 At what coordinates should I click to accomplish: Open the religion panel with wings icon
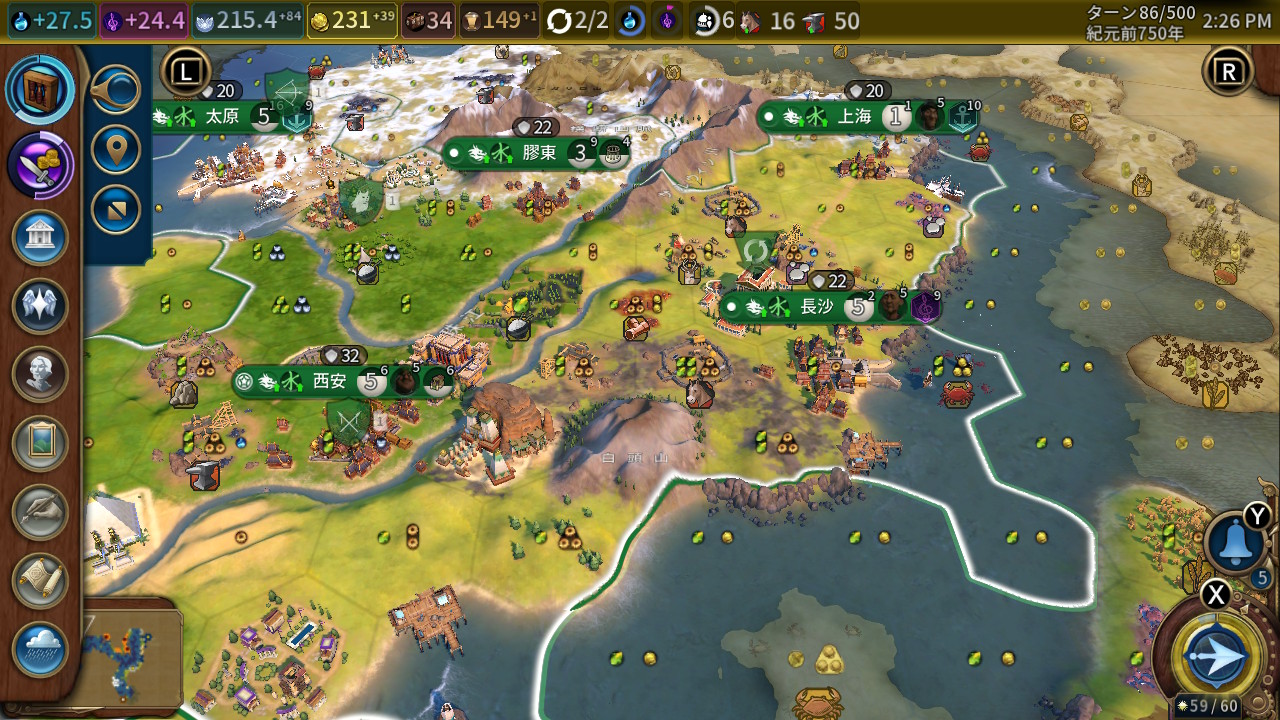(x=41, y=306)
